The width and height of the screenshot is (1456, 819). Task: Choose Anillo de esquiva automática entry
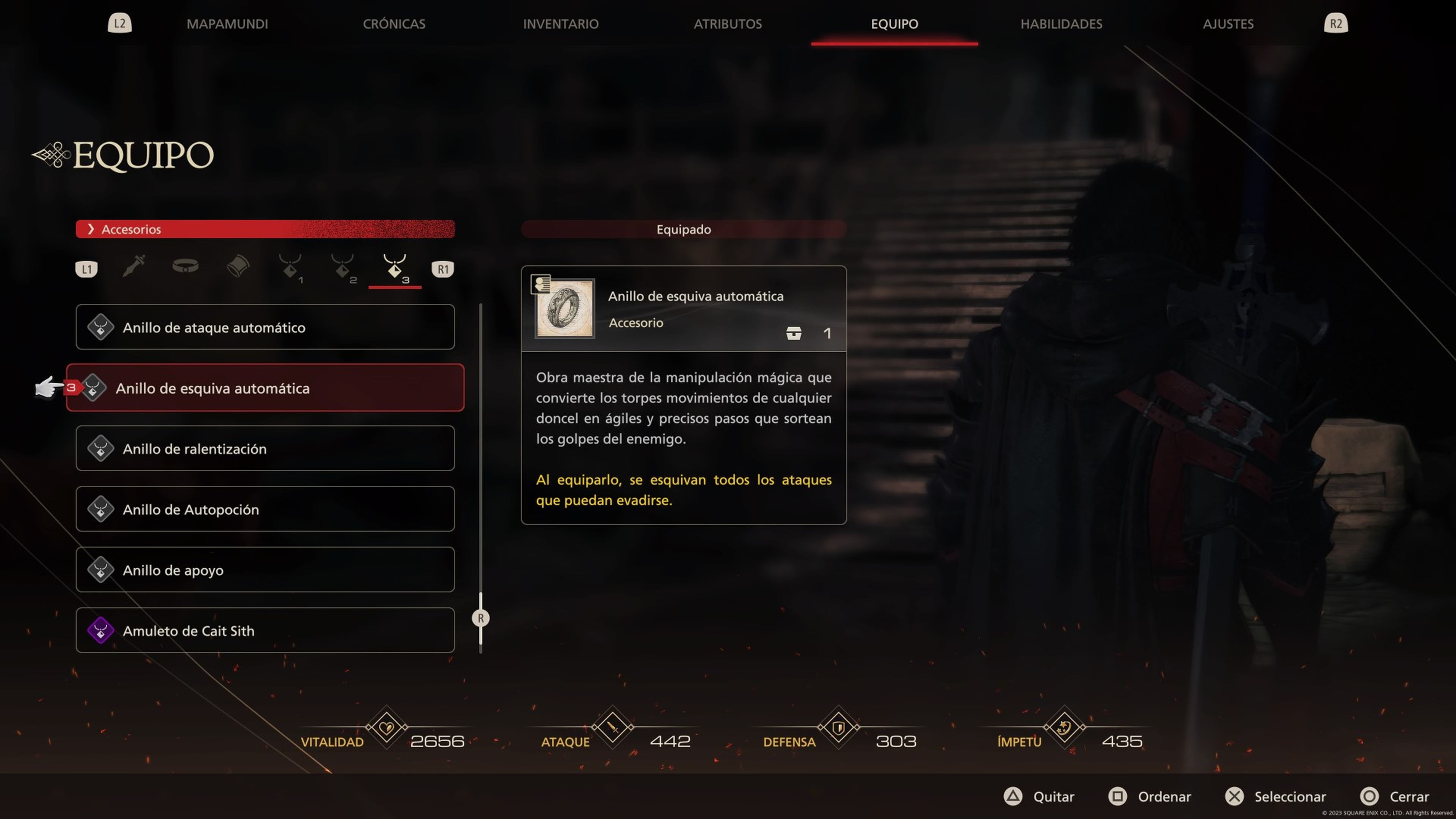pyautogui.click(x=265, y=388)
